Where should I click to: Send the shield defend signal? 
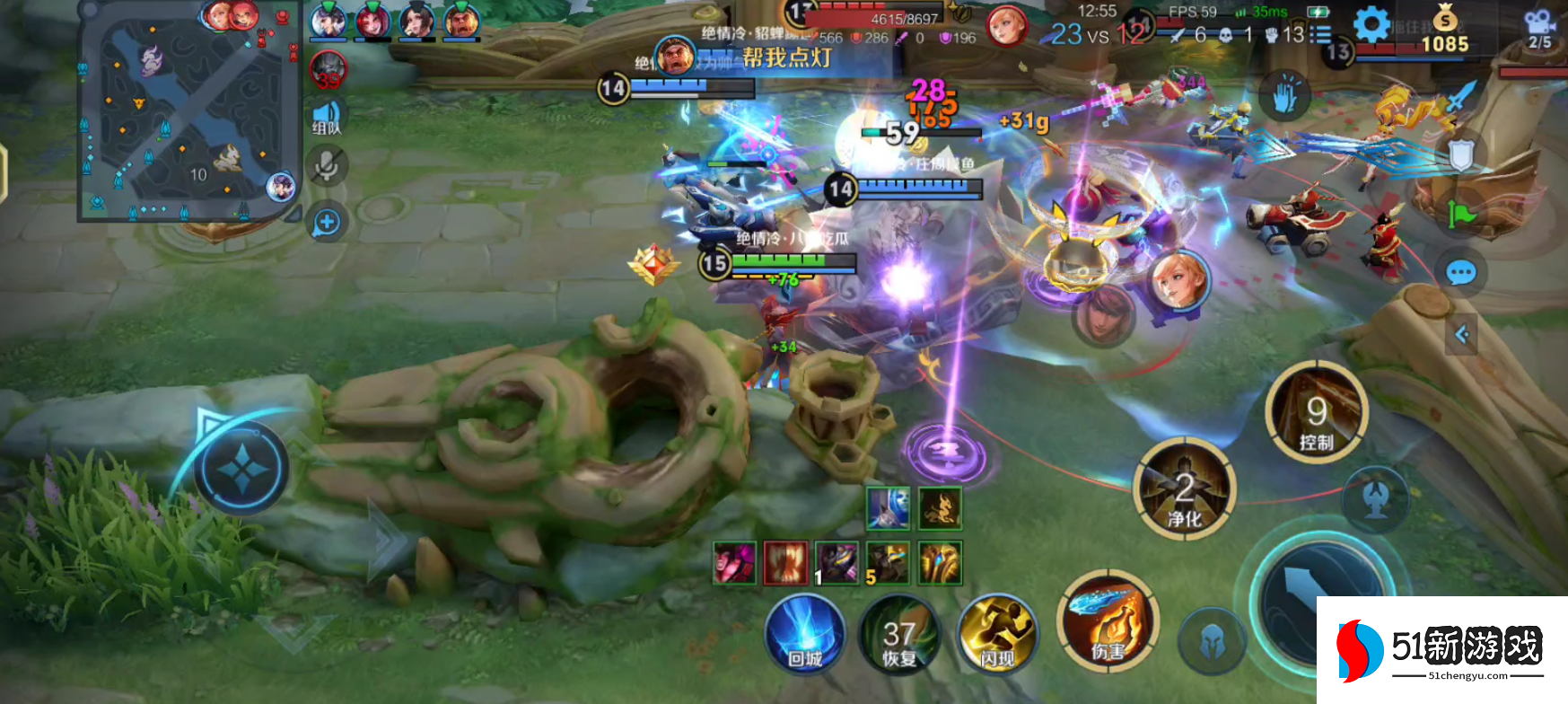pyautogui.click(x=1460, y=155)
